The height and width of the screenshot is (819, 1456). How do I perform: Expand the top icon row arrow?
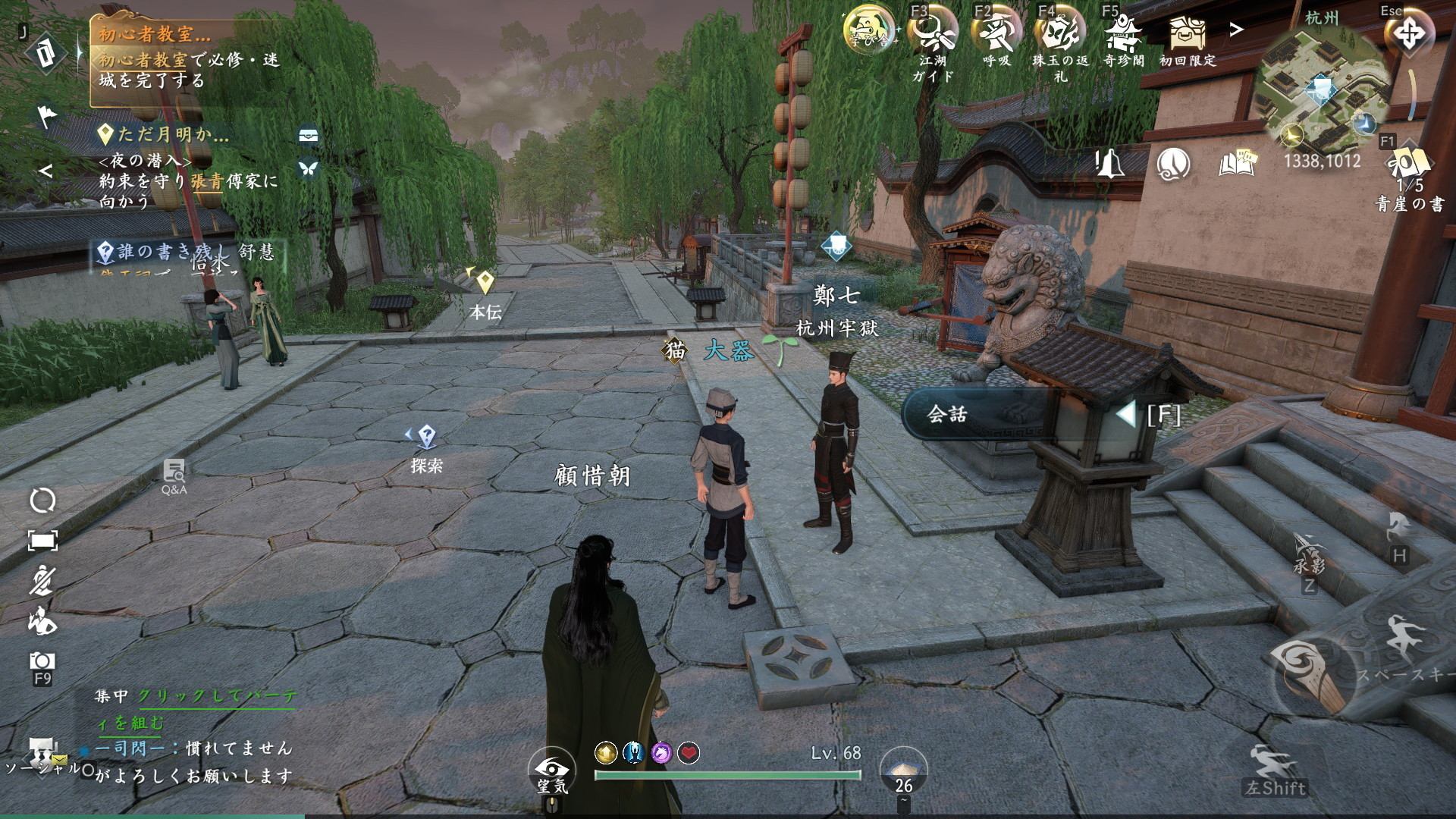(1237, 30)
